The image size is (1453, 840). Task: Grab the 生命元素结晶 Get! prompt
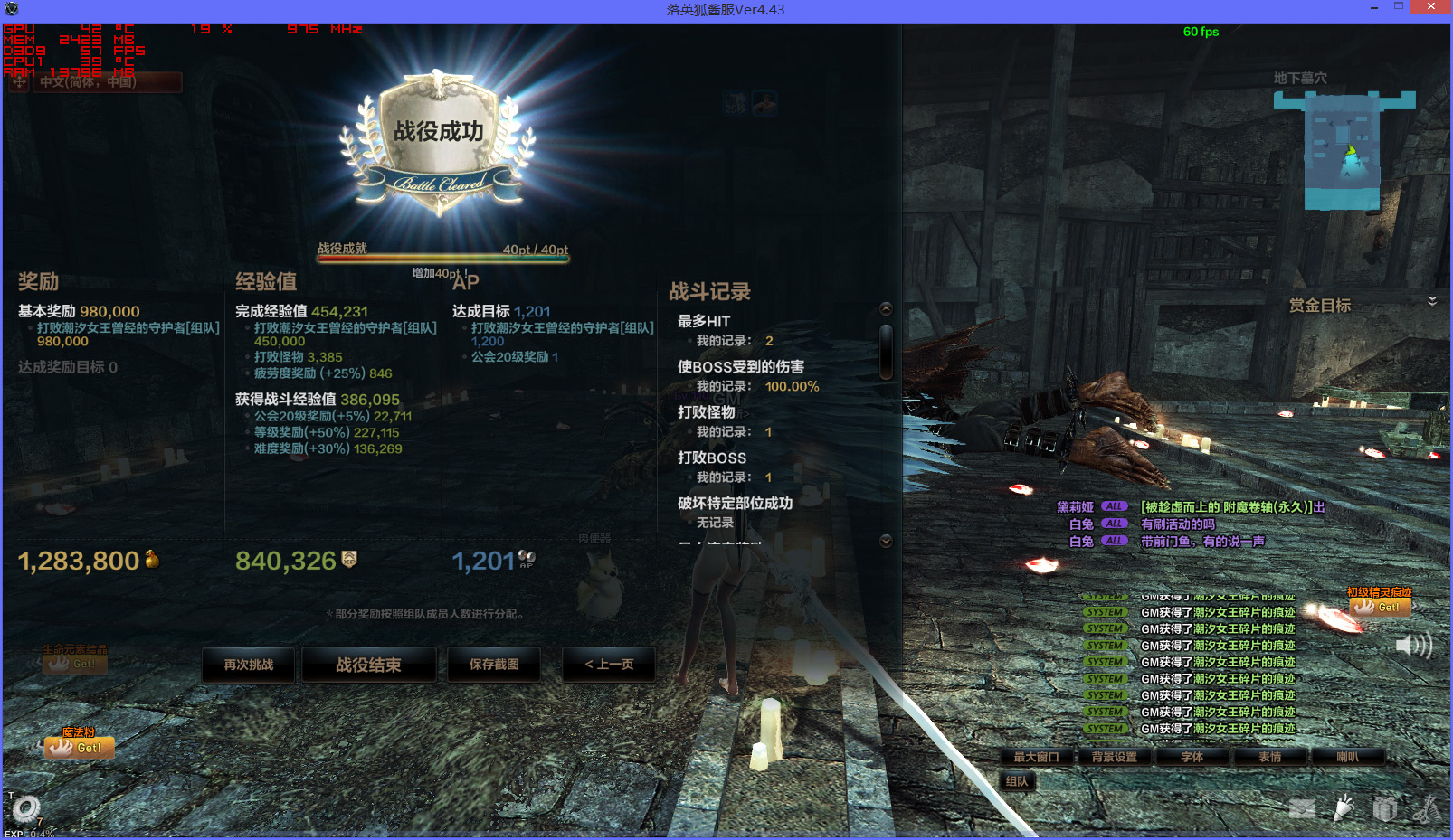pyautogui.click(x=76, y=664)
